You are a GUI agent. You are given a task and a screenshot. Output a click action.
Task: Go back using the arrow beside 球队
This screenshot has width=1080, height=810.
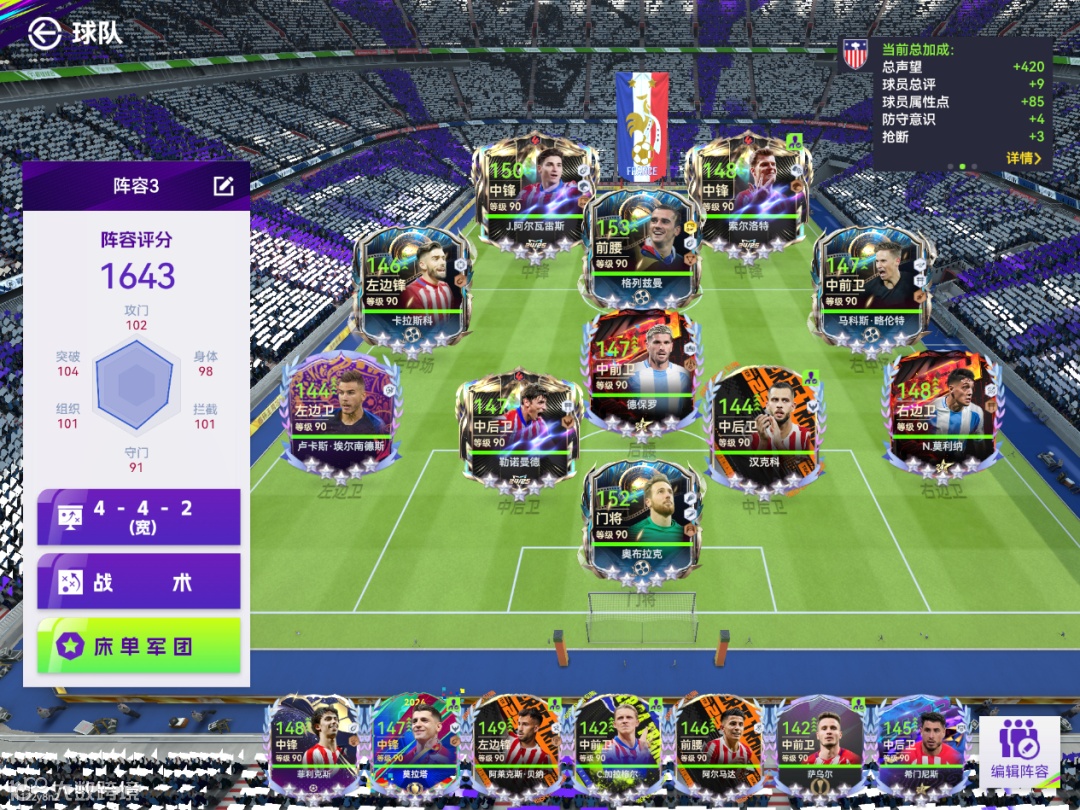tap(44, 32)
